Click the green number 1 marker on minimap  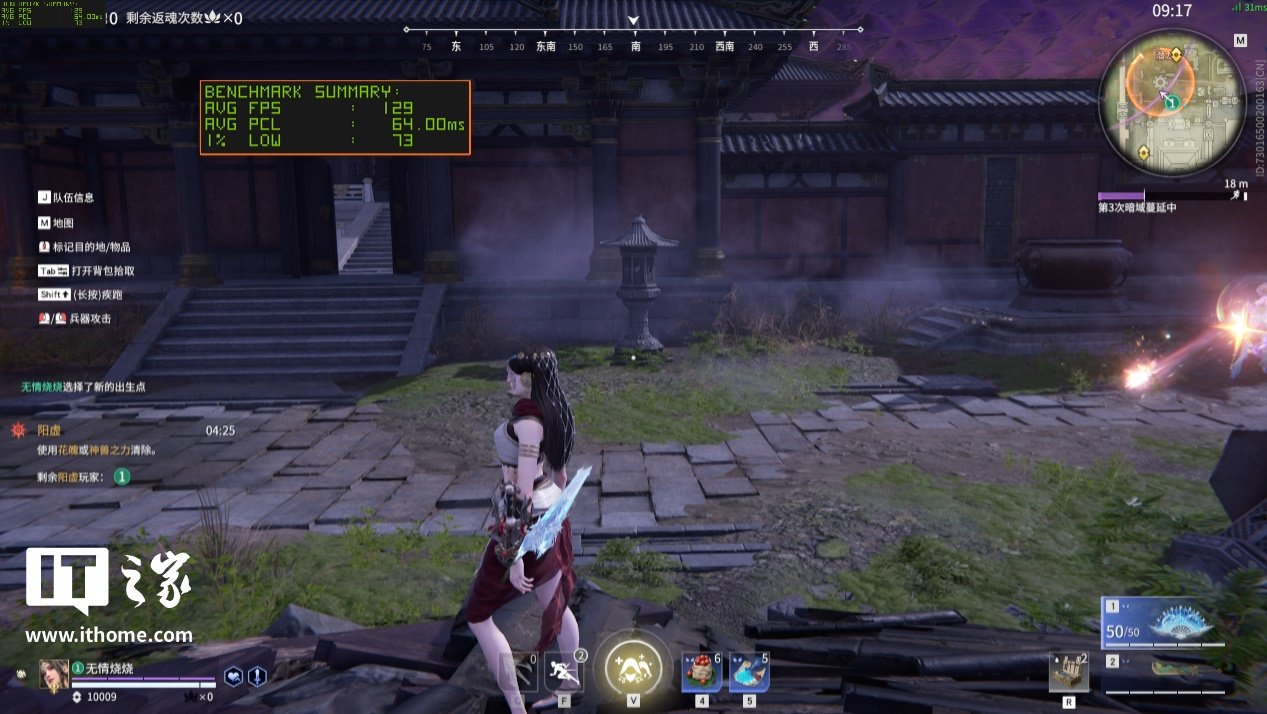(x=1172, y=102)
